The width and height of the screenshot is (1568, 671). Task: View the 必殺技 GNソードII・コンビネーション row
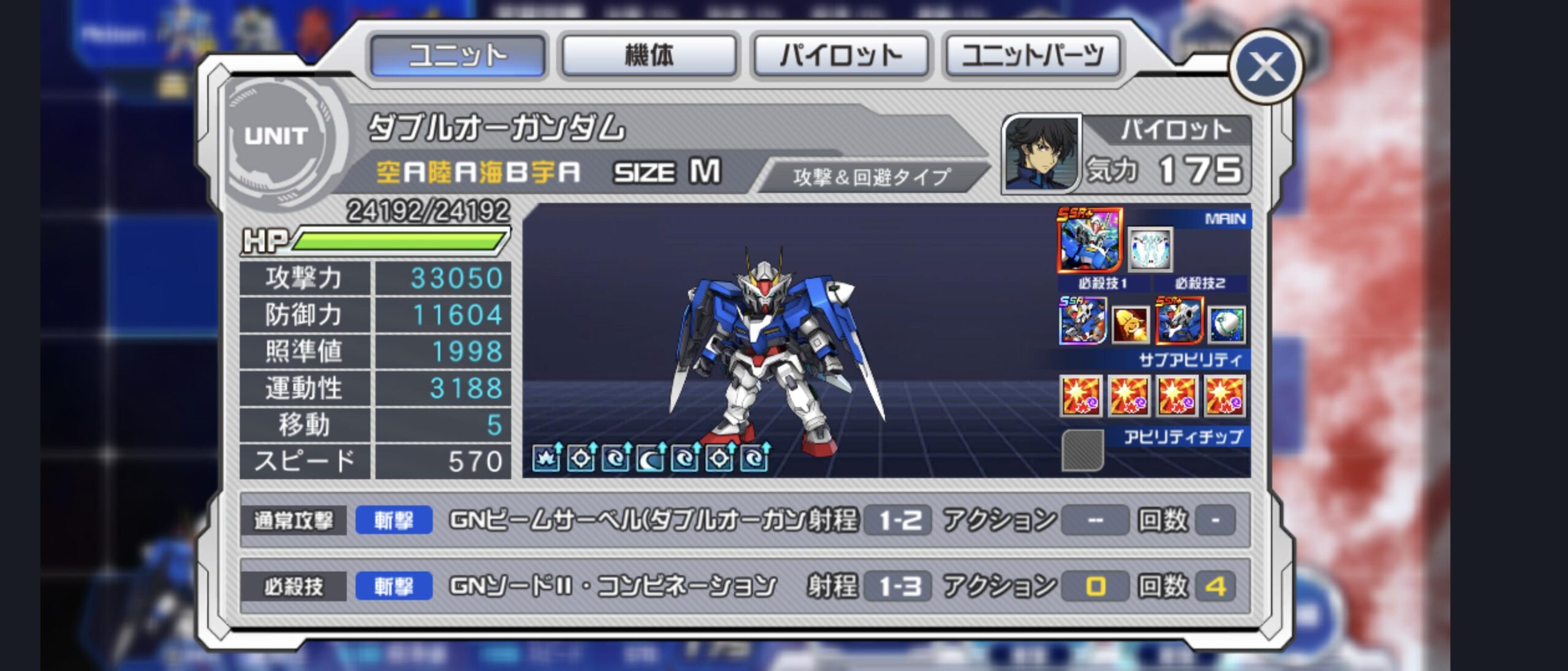click(x=744, y=586)
